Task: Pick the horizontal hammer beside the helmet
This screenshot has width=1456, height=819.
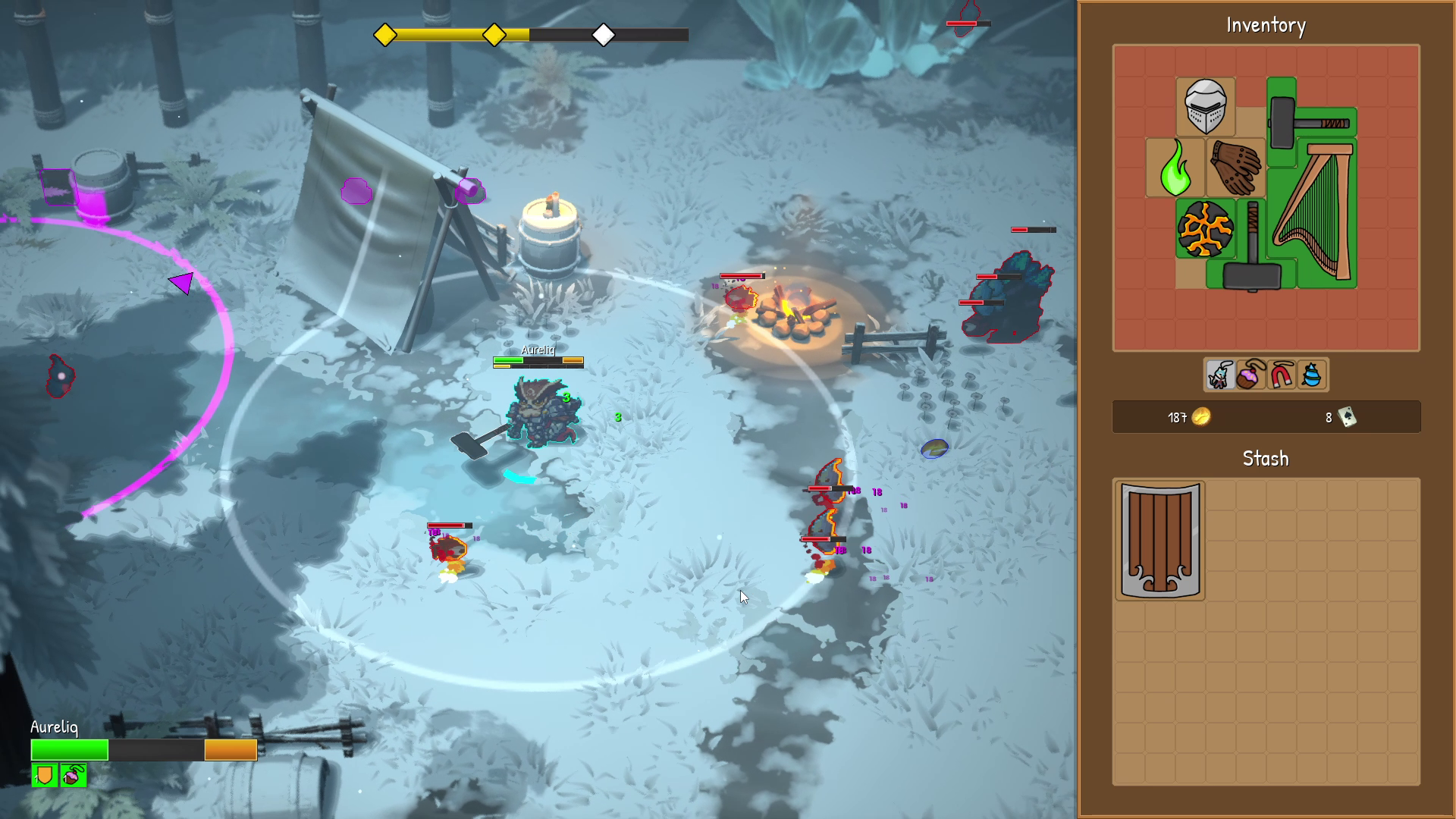Action: [x=1310, y=121]
